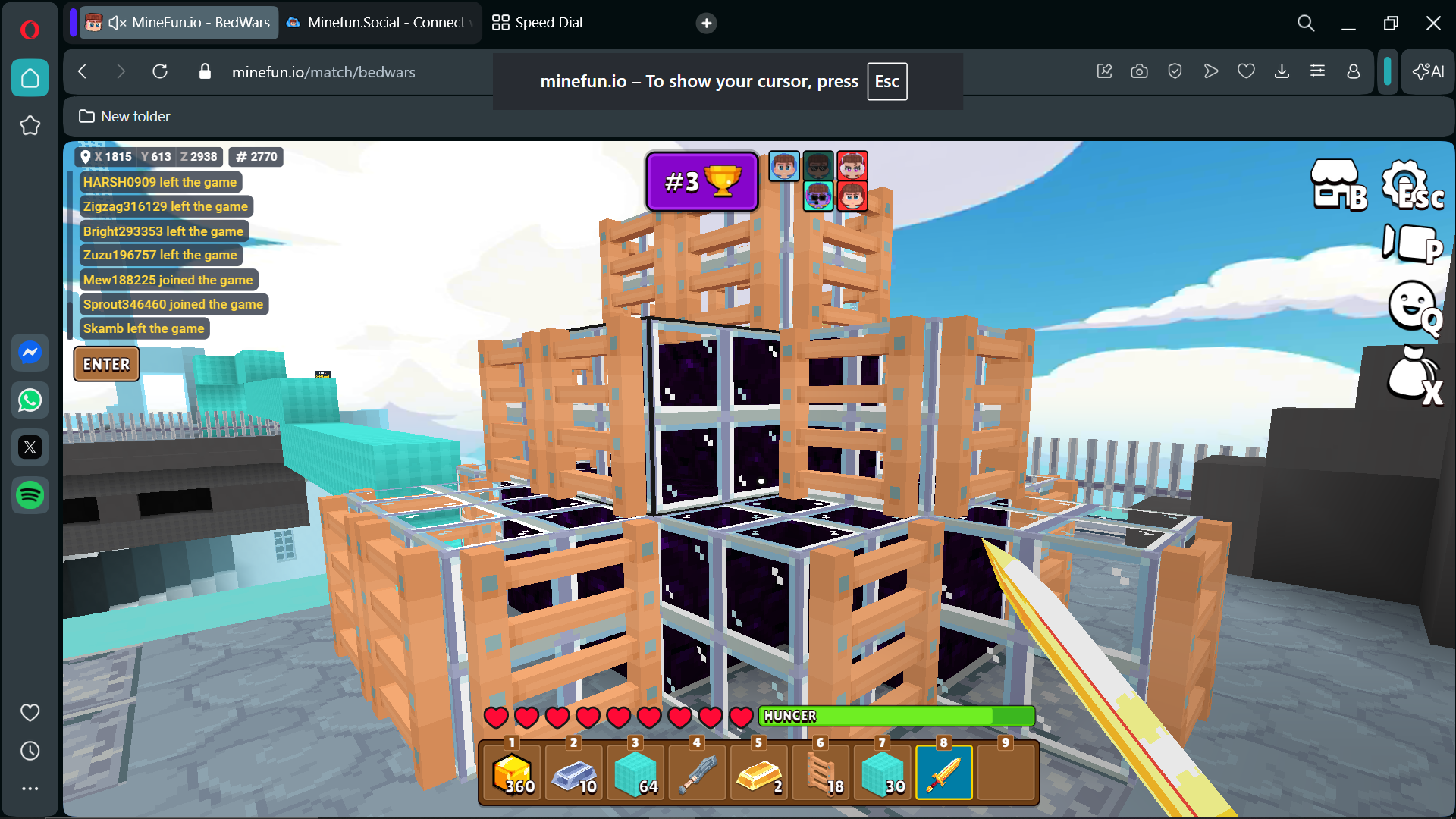Open chat with the ENTER button
The height and width of the screenshot is (819, 1456).
(x=106, y=364)
